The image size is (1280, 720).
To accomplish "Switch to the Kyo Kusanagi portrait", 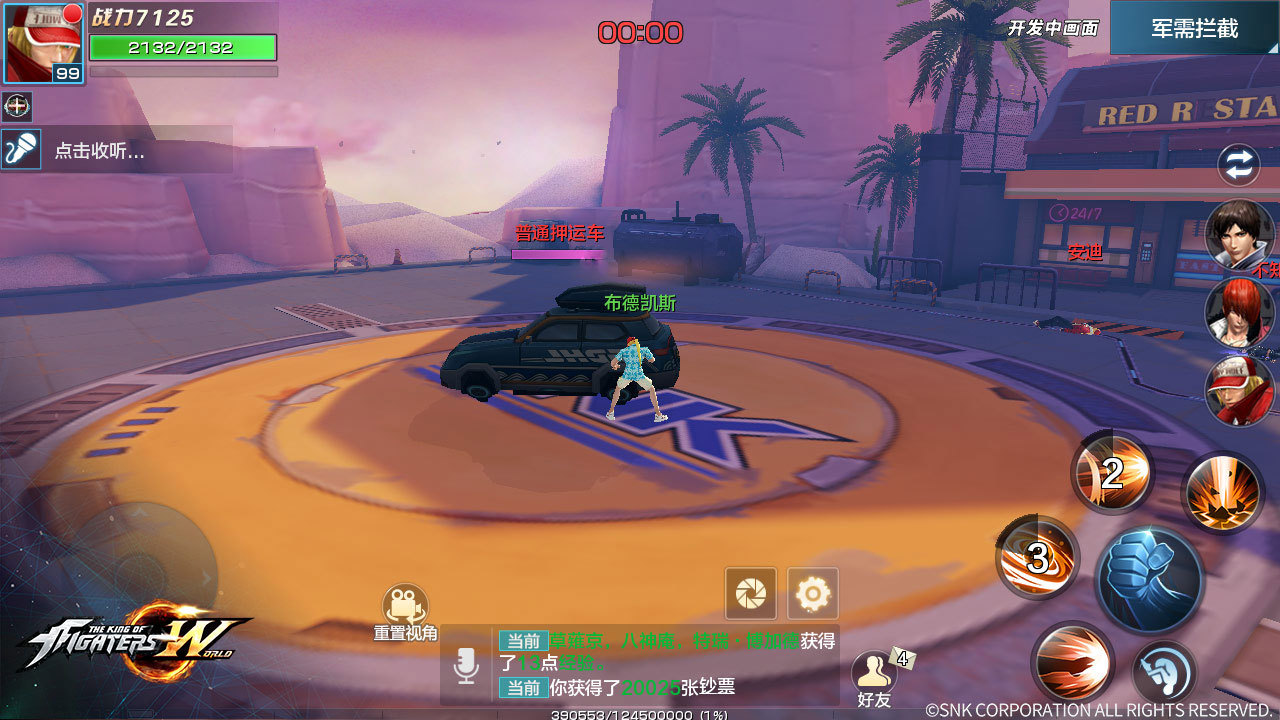I will click(1240, 236).
